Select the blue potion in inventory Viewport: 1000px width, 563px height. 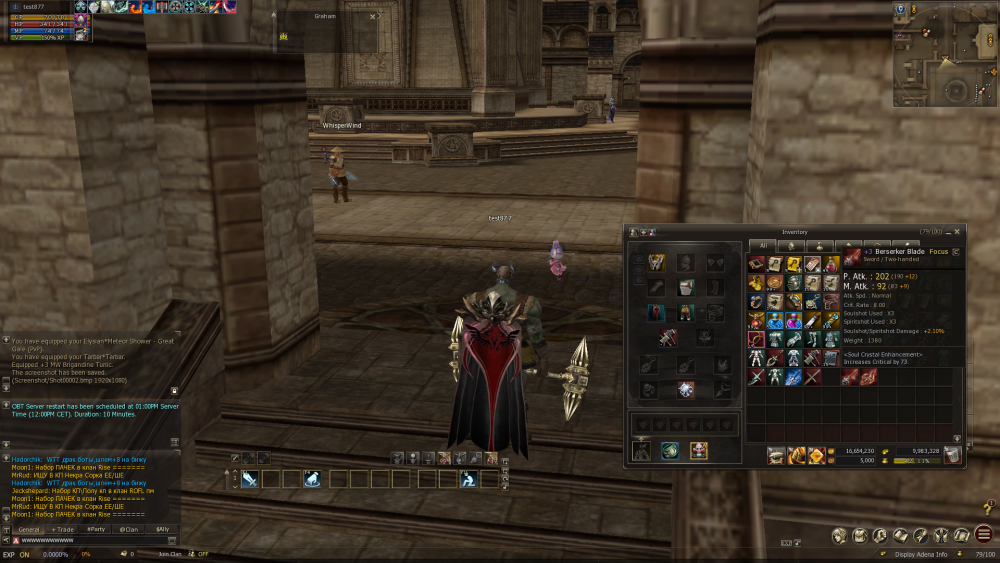(775, 321)
